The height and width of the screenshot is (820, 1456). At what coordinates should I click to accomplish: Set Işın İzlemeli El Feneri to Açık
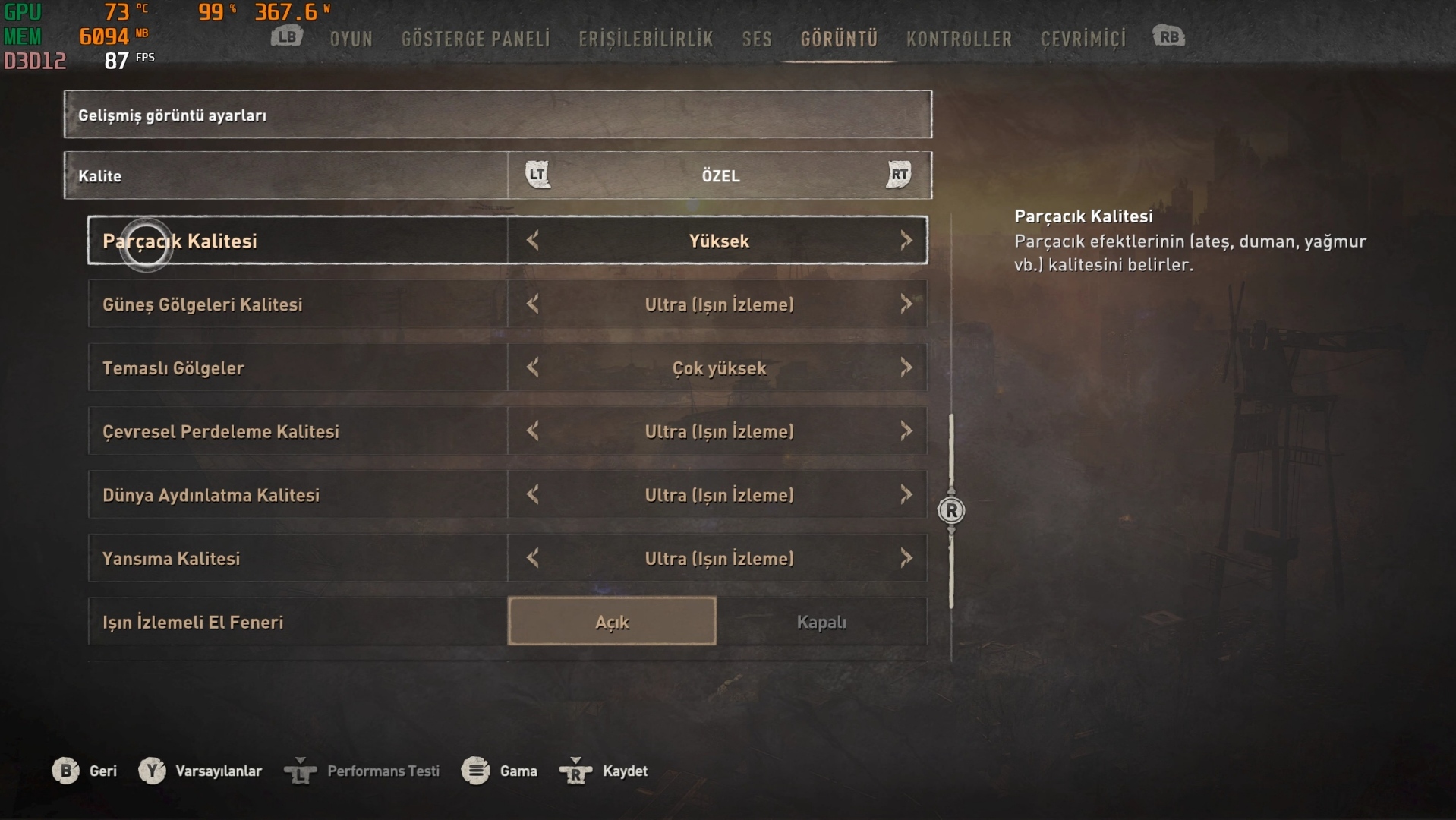coord(612,622)
